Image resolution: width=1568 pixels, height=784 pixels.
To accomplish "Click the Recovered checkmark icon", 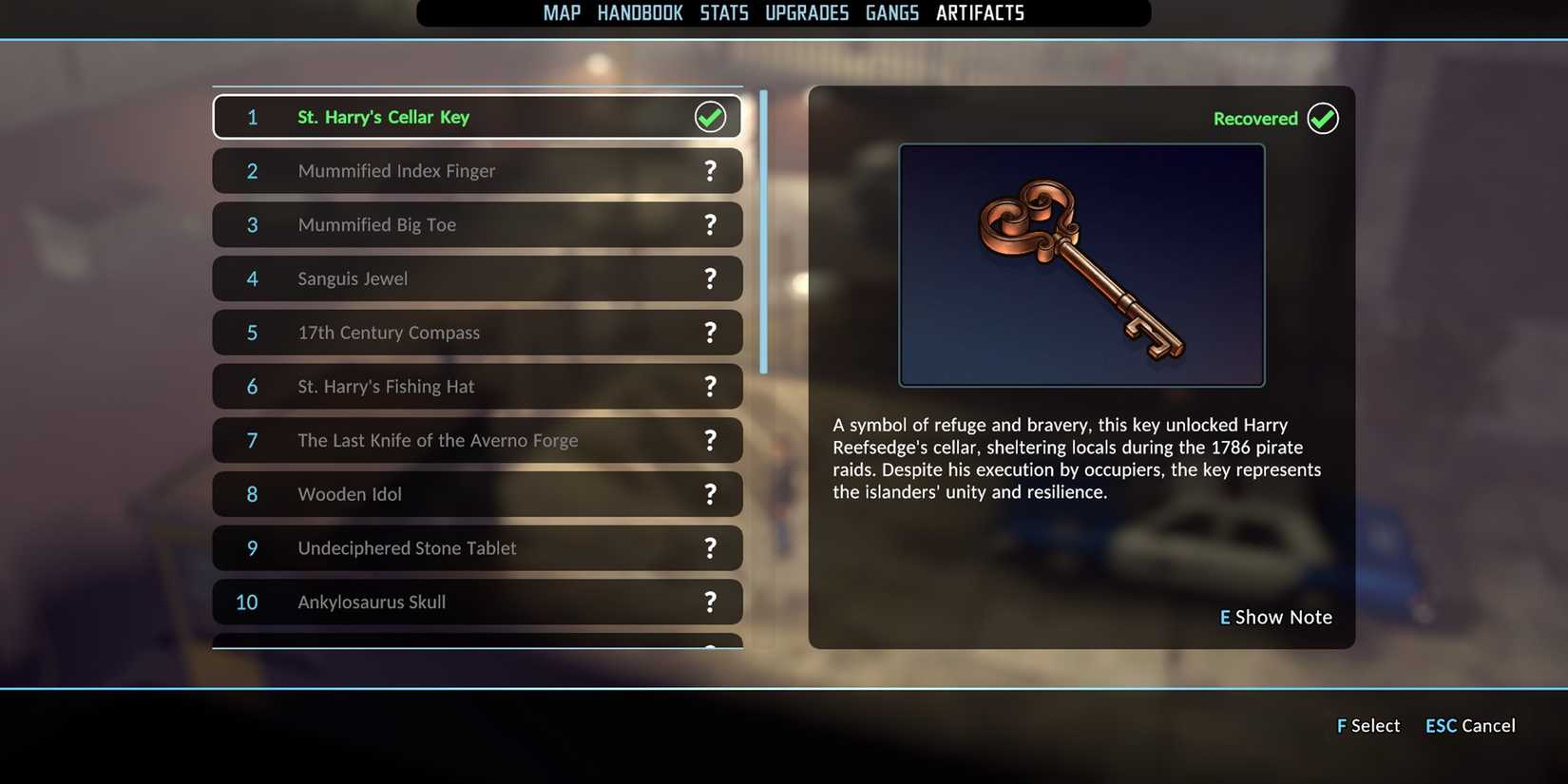I will coord(1322,118).
